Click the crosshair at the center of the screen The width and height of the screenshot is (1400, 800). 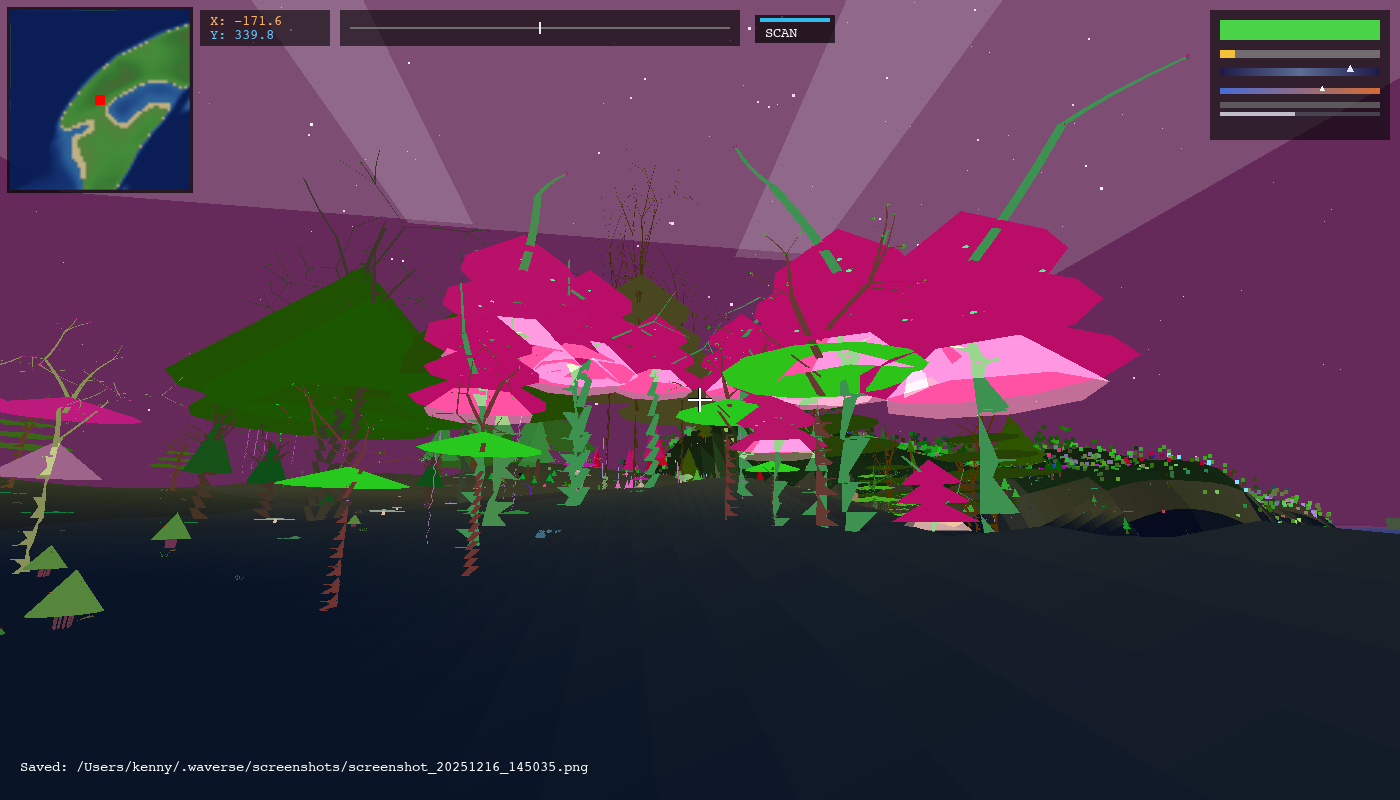pyautogui.click(x=700, y=400)
